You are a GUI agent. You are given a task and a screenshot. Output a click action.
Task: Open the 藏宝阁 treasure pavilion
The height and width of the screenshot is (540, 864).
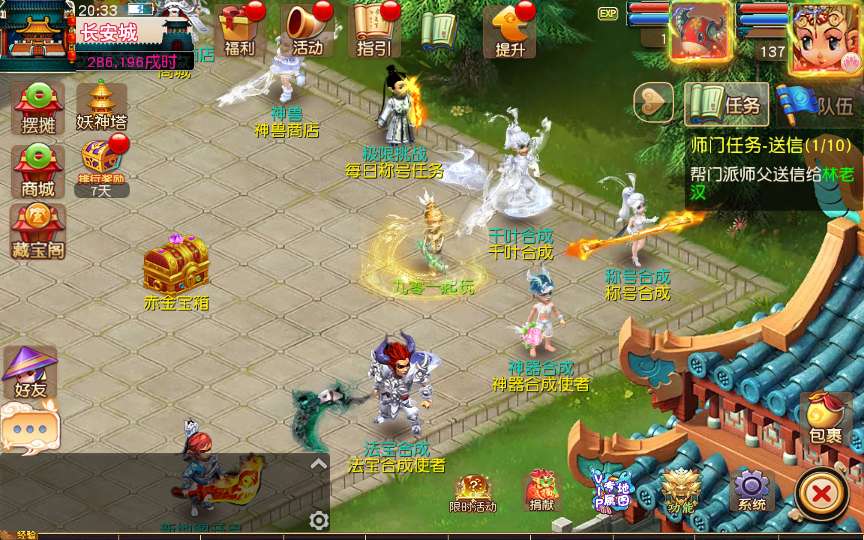click(37, 230)
